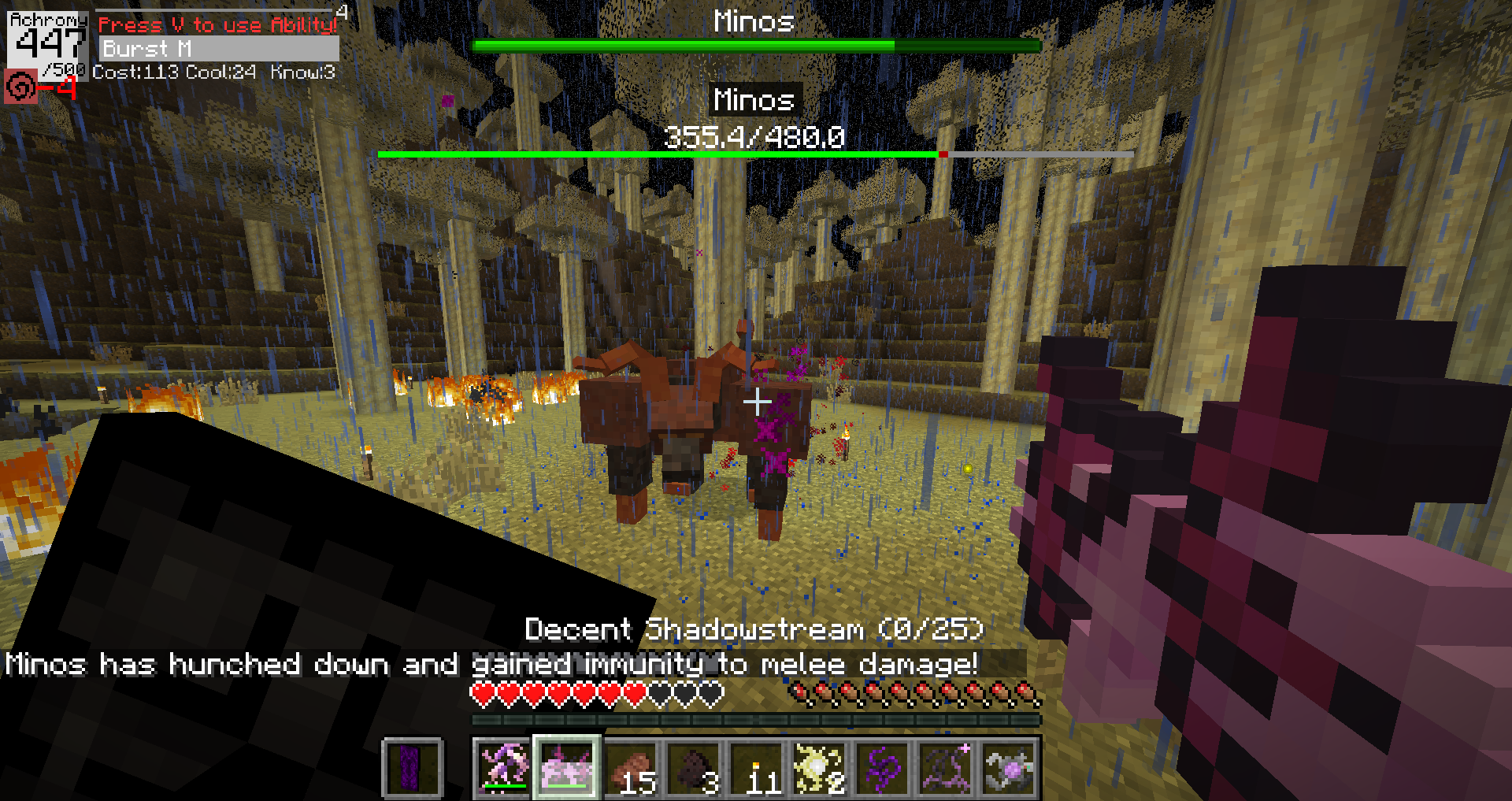This screenshot has width=1512, height=801.
Task: Click the first heart in the health bar
Action: coord(481,690)
